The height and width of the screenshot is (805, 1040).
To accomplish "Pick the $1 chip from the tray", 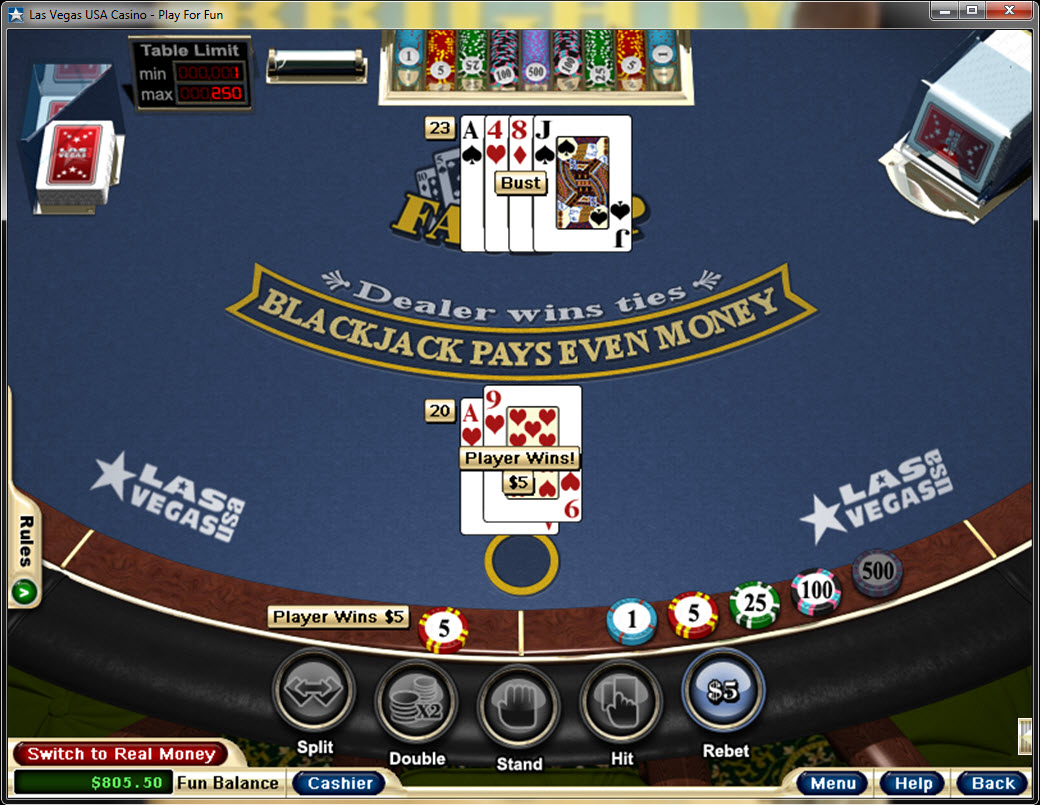I will 631,621.
